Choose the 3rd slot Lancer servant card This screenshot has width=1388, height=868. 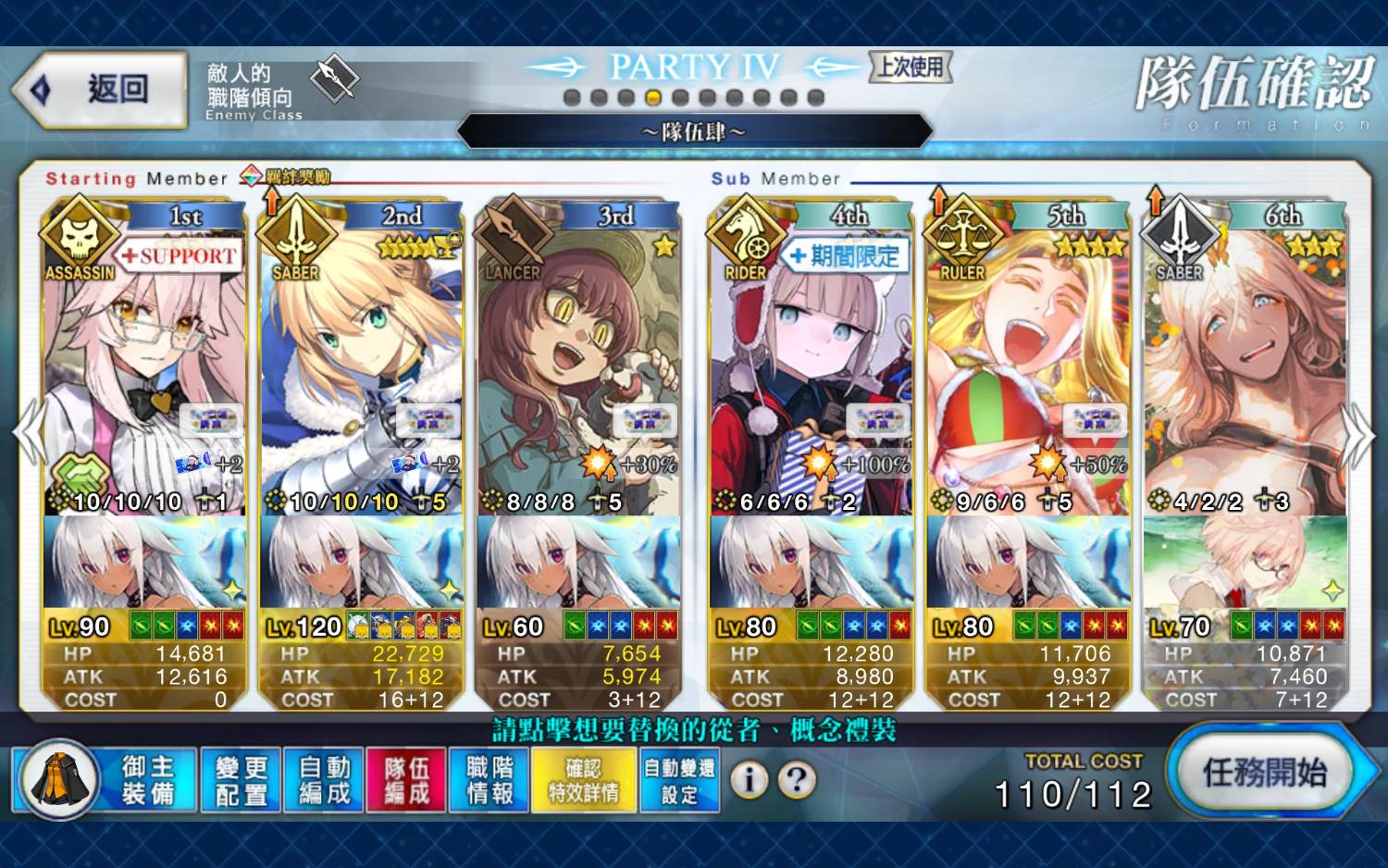tap(578, 370)
